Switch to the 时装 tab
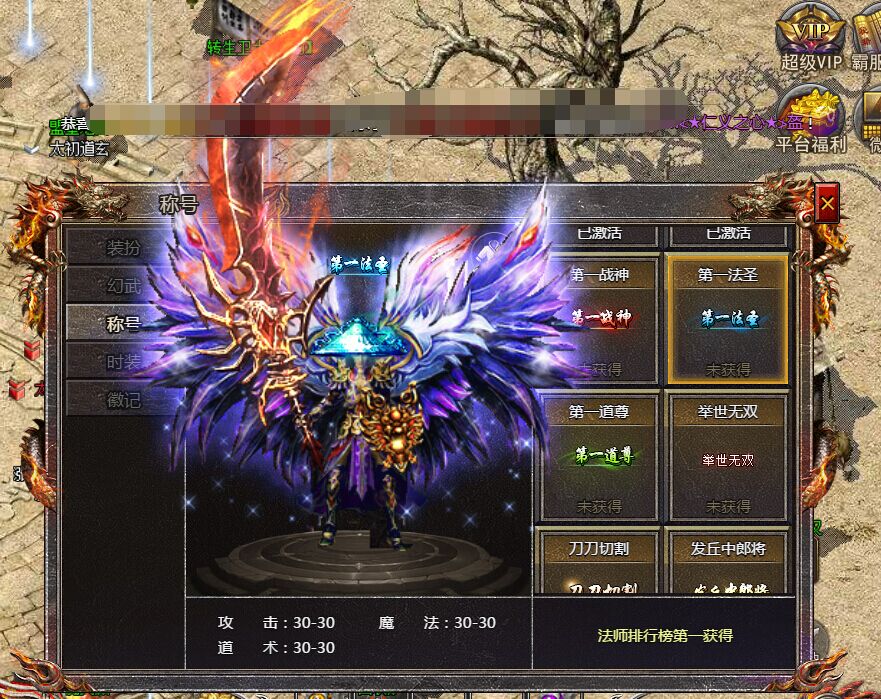The image size is (881, 699). tap(124, 361)
